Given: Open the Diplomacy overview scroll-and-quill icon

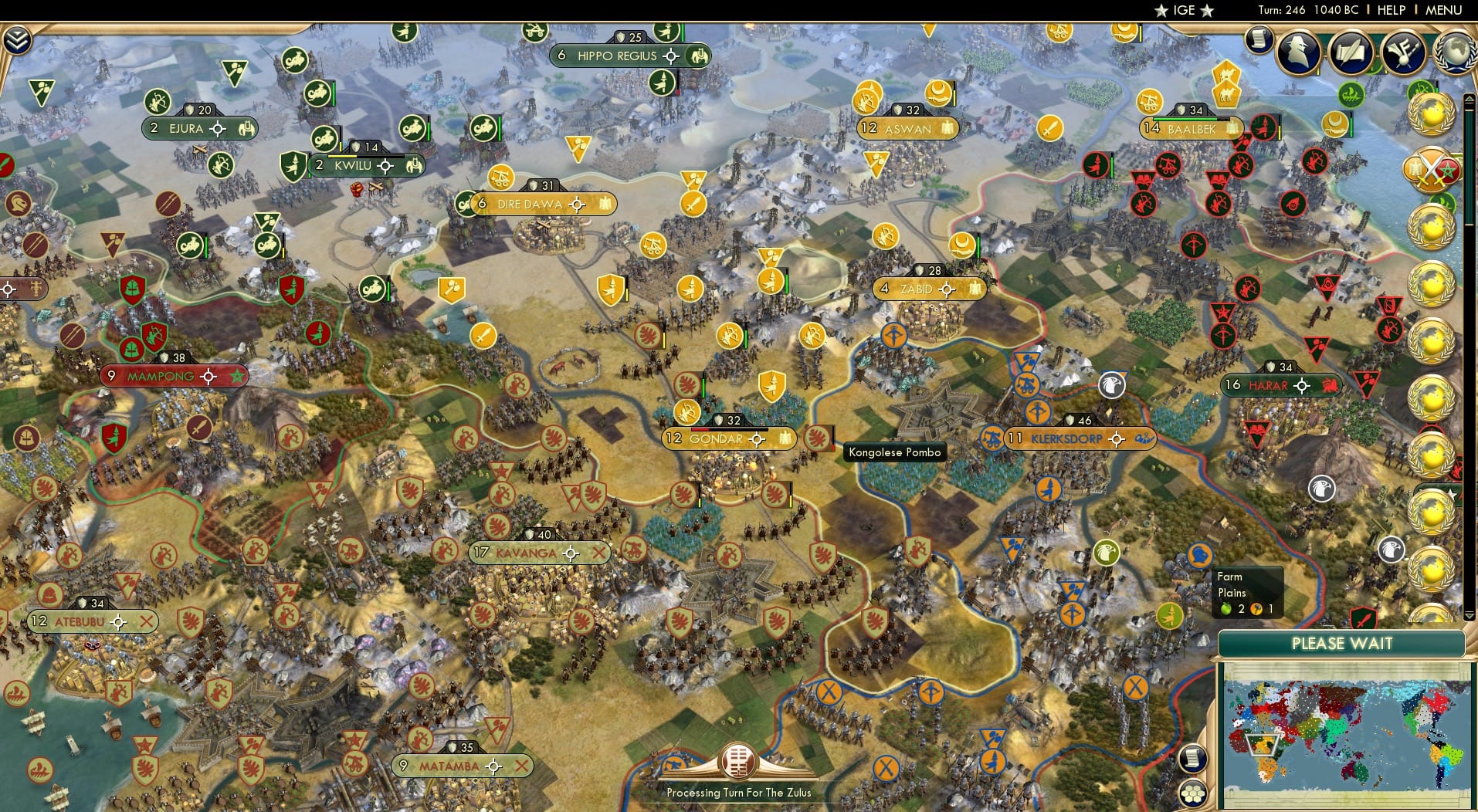Looking at the screenshot, I should pyautogui.click(x=1350, y=52).
